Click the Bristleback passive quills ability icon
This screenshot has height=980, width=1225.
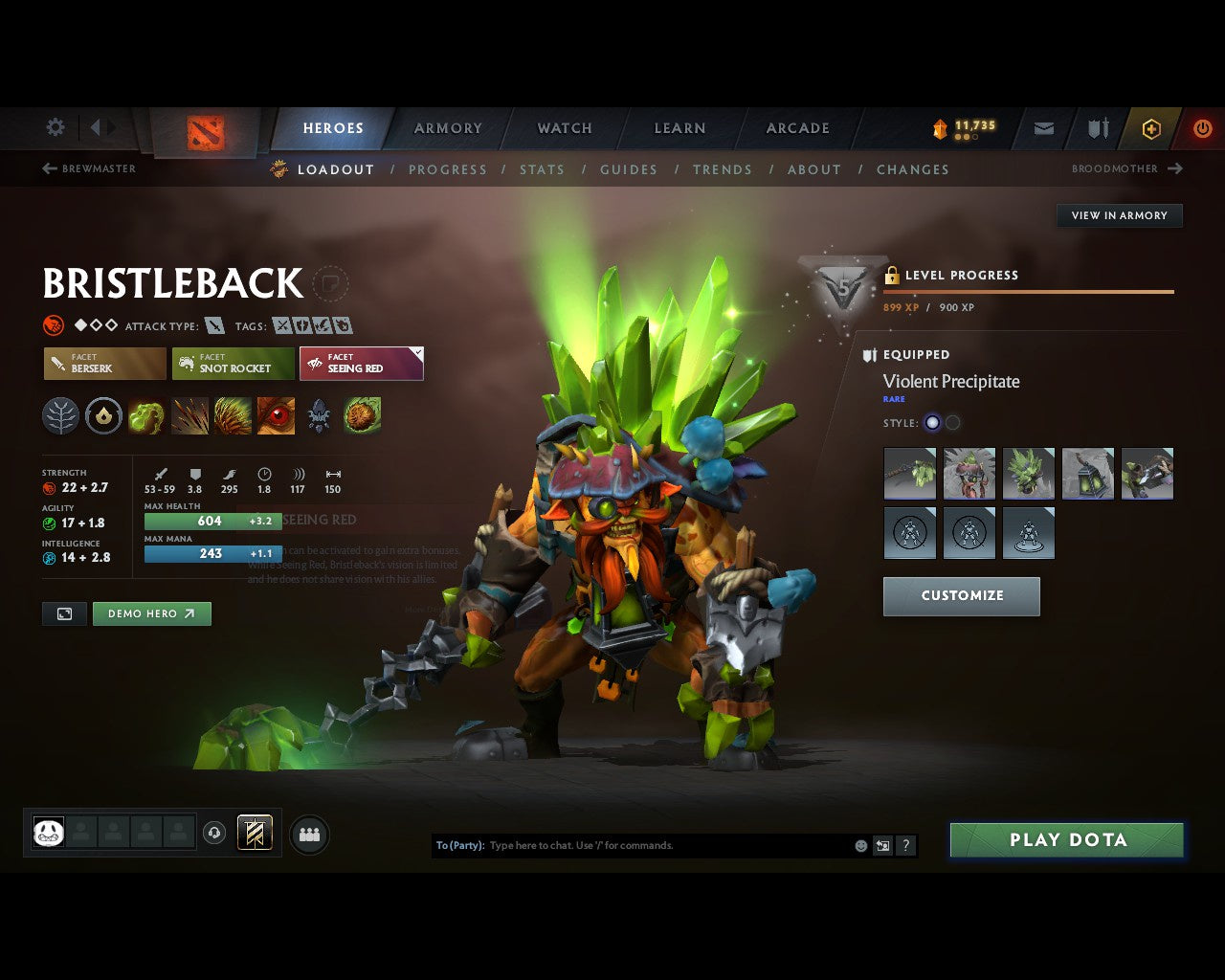point(233,415)
